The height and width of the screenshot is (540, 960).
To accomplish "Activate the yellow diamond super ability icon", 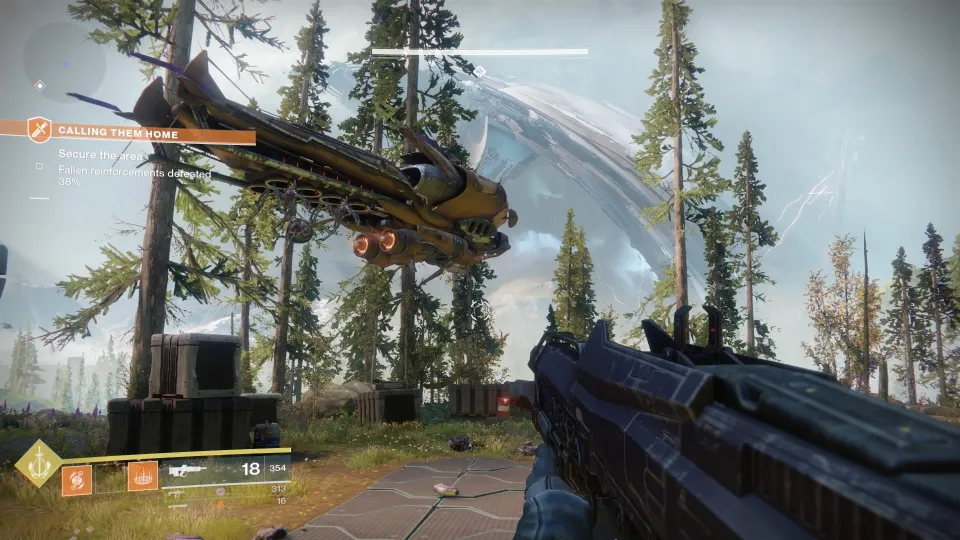I will [38, 463].
